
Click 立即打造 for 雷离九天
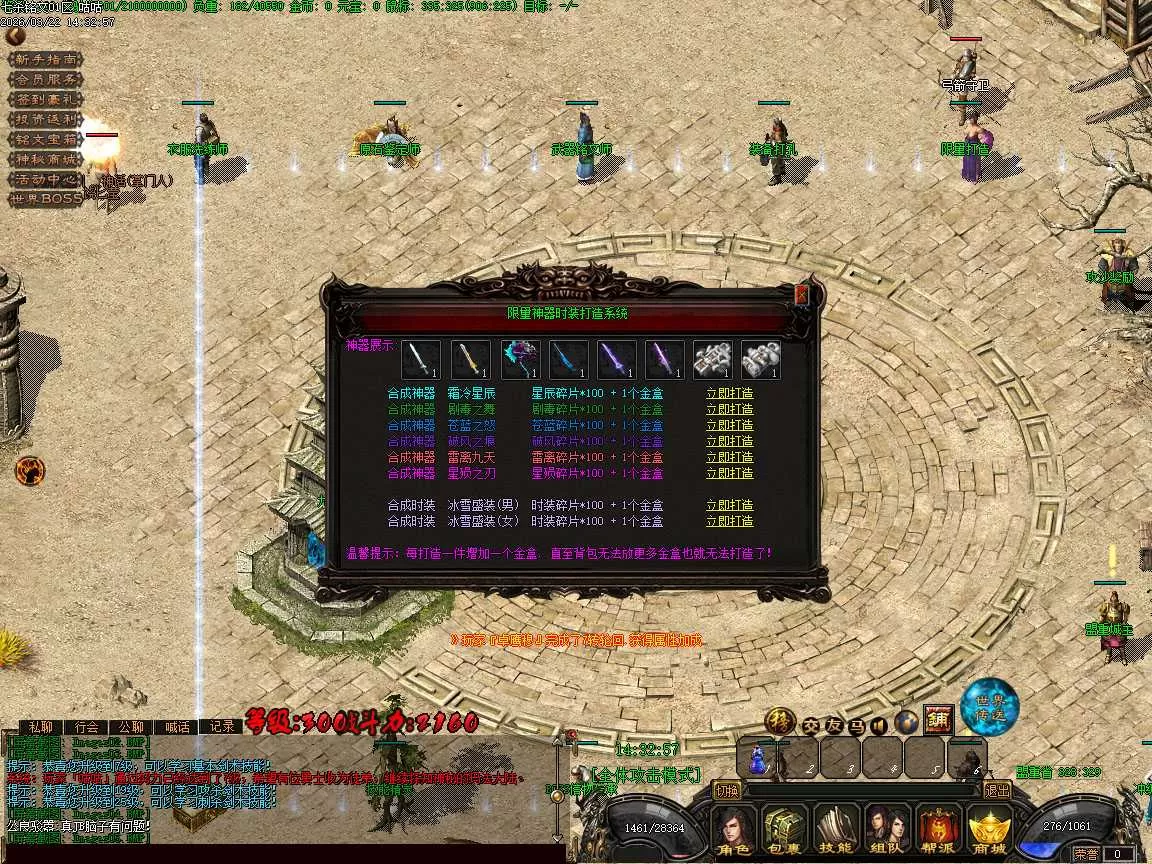coord(729,457)
